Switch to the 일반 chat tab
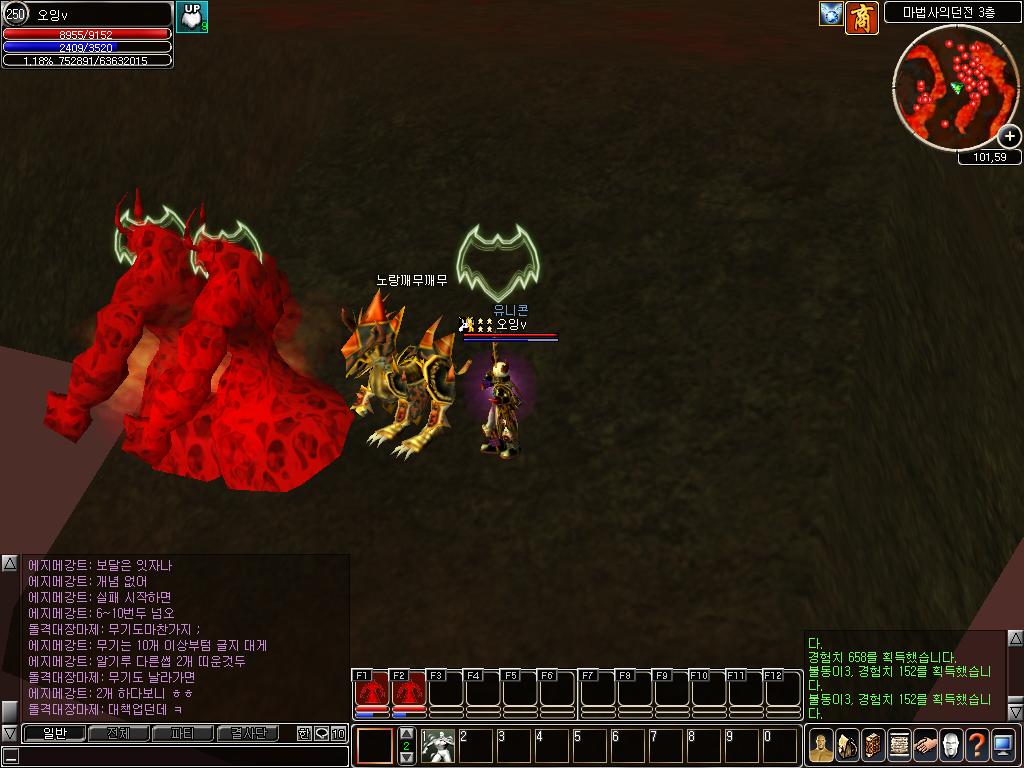Image resolution: width=1024 pixels, height=768 pixels. [x=53, y=733]
